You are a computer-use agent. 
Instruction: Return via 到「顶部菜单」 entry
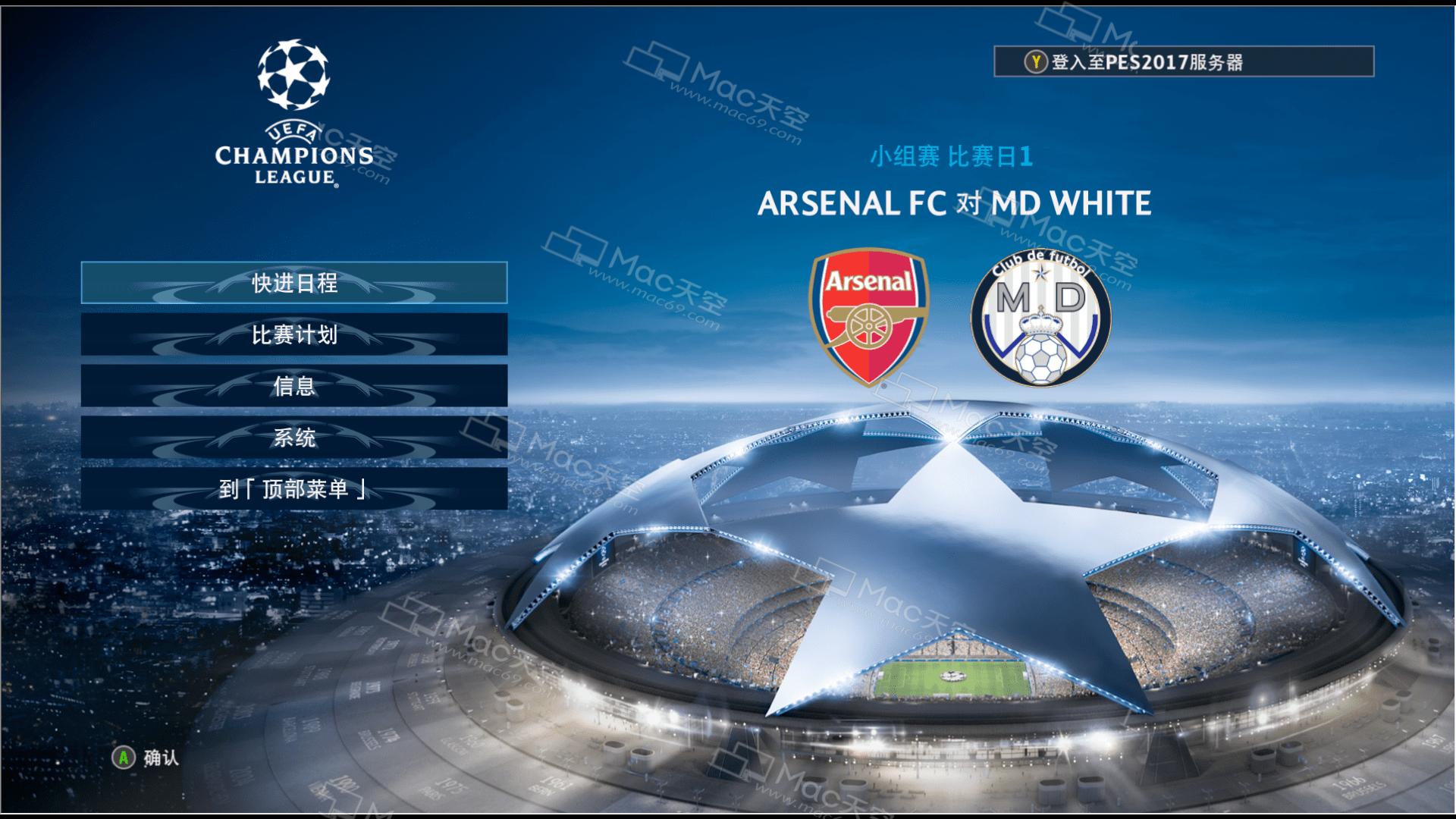coord(294,489)
